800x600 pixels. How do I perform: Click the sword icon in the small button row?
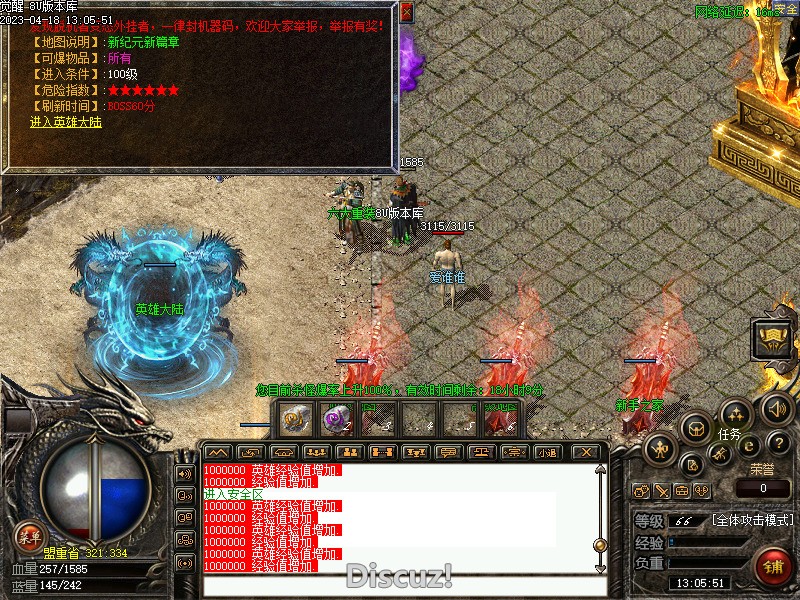tap(661, 491)
